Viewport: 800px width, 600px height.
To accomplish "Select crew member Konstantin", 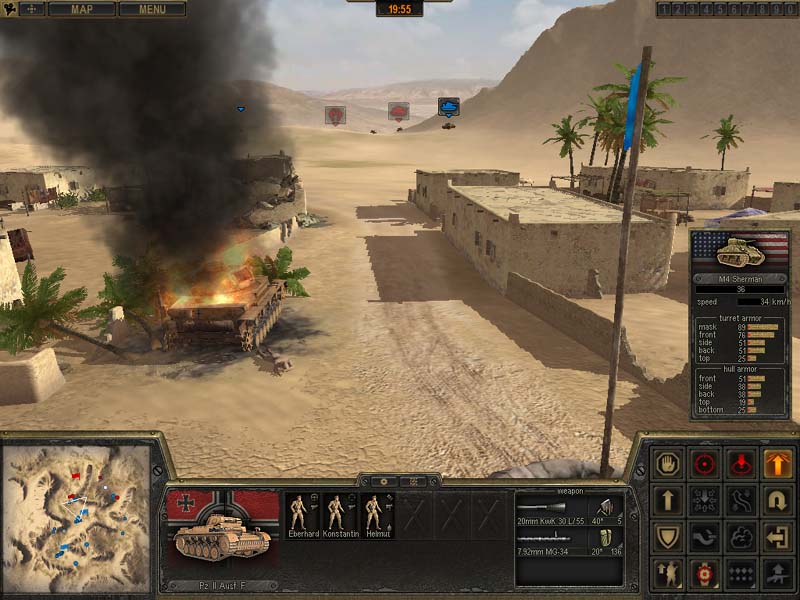I will (339, 516).
